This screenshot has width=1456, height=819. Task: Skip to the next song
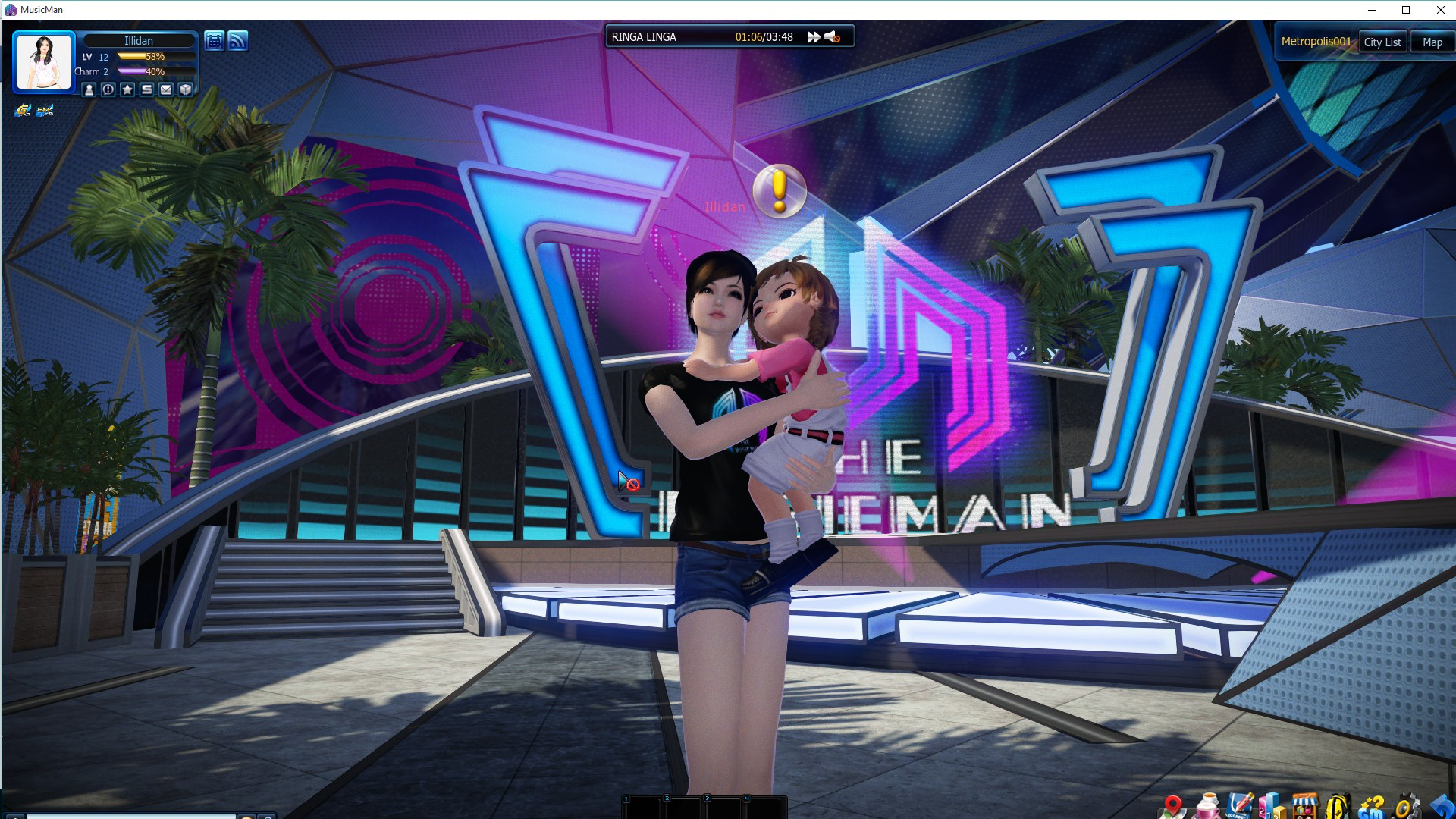[814, 37]
